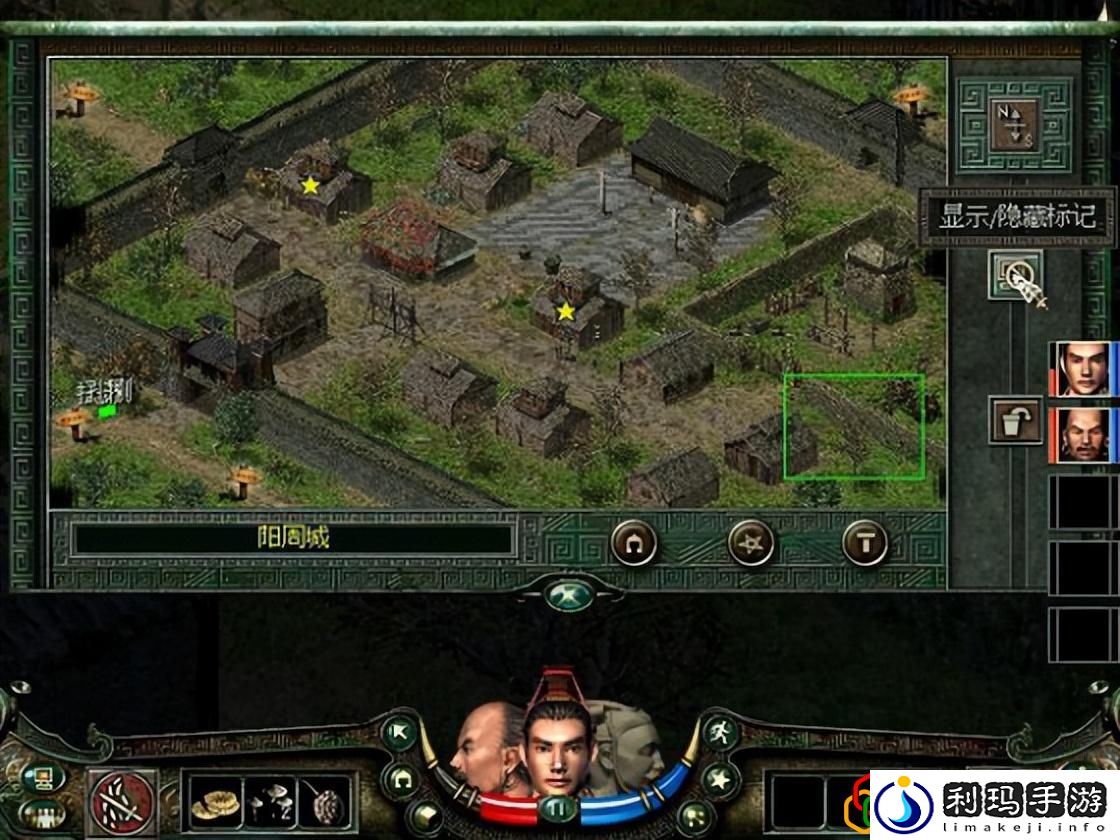Close the map with the green oval button
1120x840 pixels.
coord(569,596)
